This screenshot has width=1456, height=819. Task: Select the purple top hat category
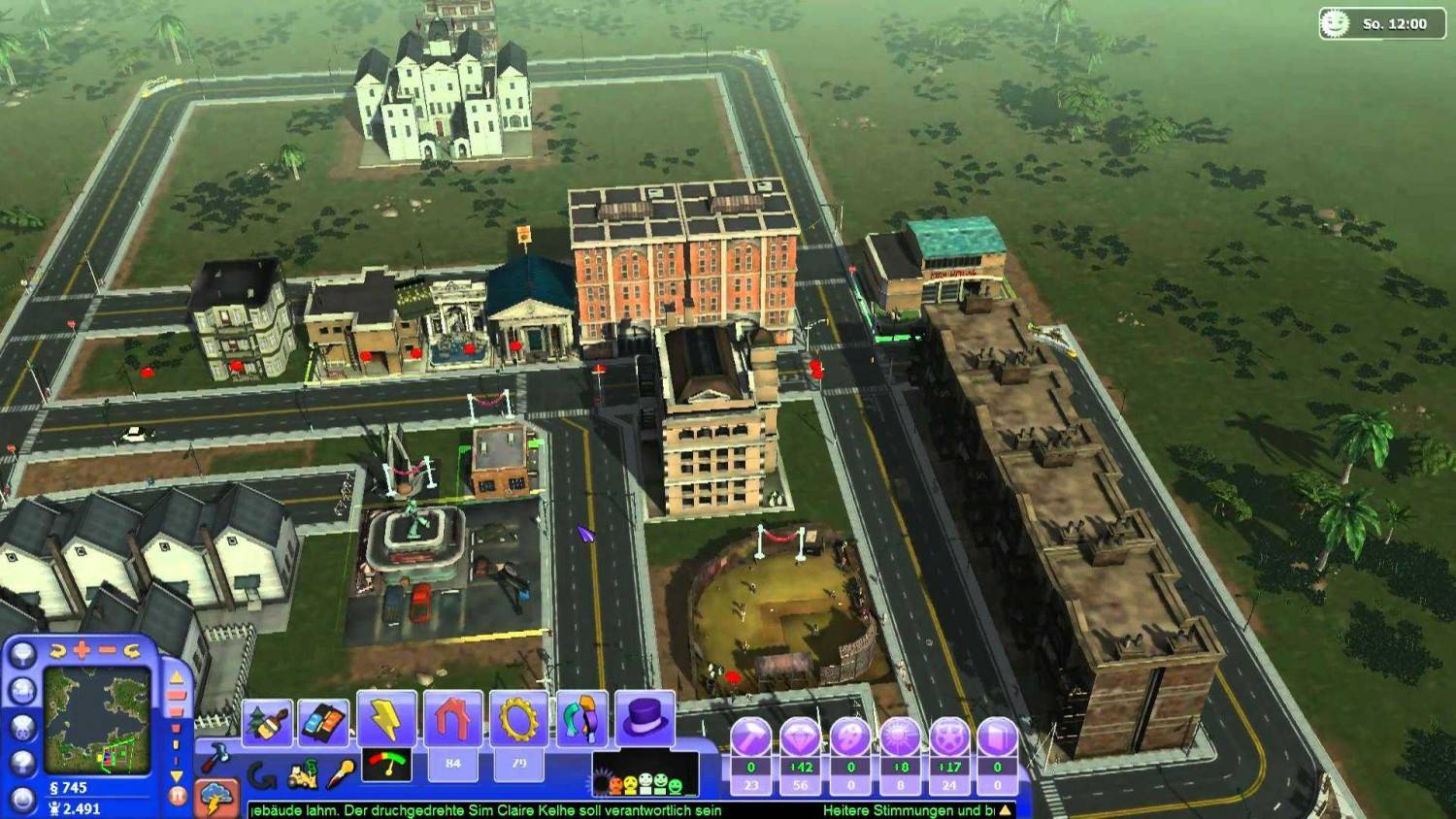643,718
